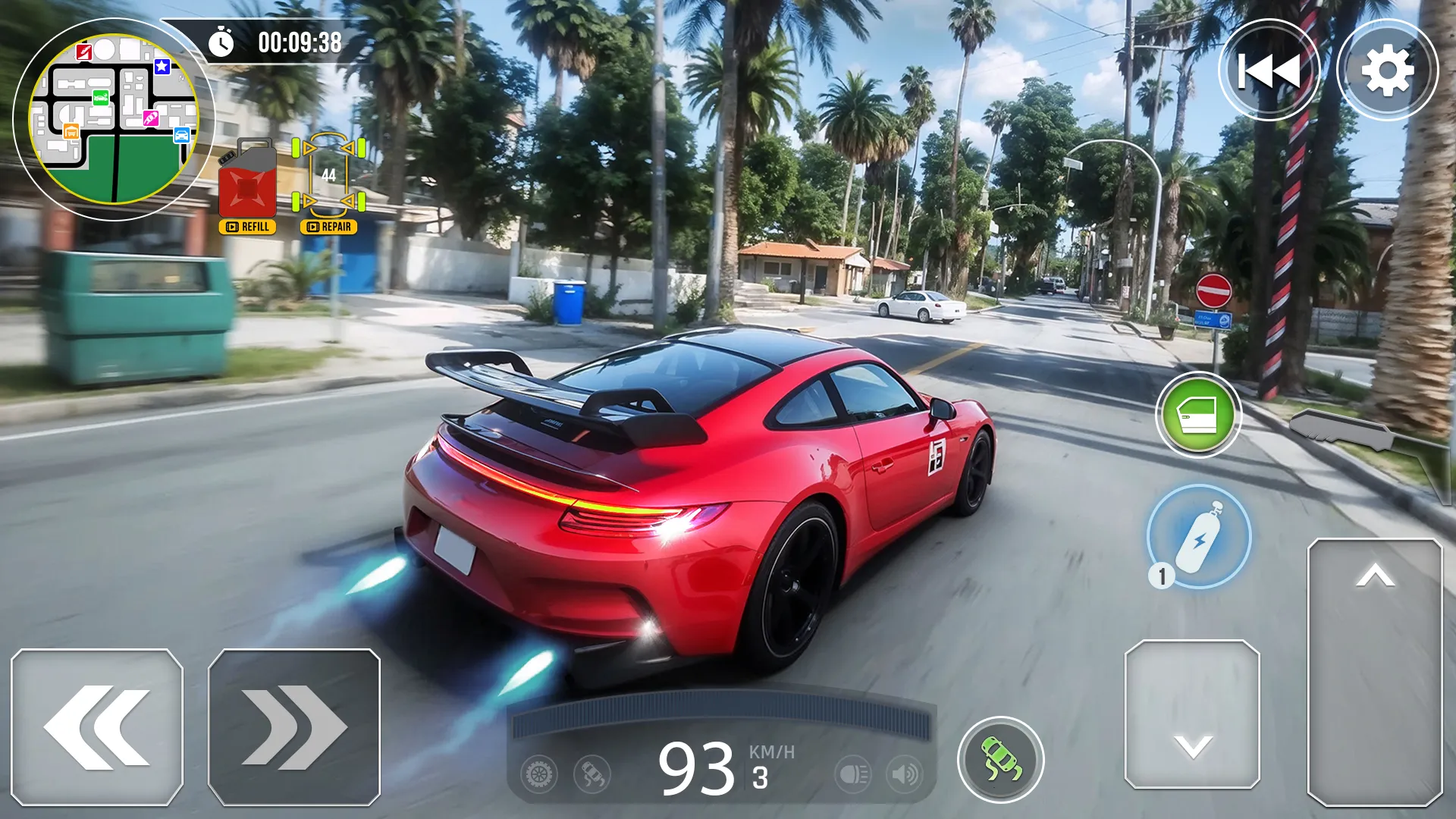Viewport: 1456px width, 819px height.
Task: Select the orange garage marker on minimap
Action: click(71, 132)
